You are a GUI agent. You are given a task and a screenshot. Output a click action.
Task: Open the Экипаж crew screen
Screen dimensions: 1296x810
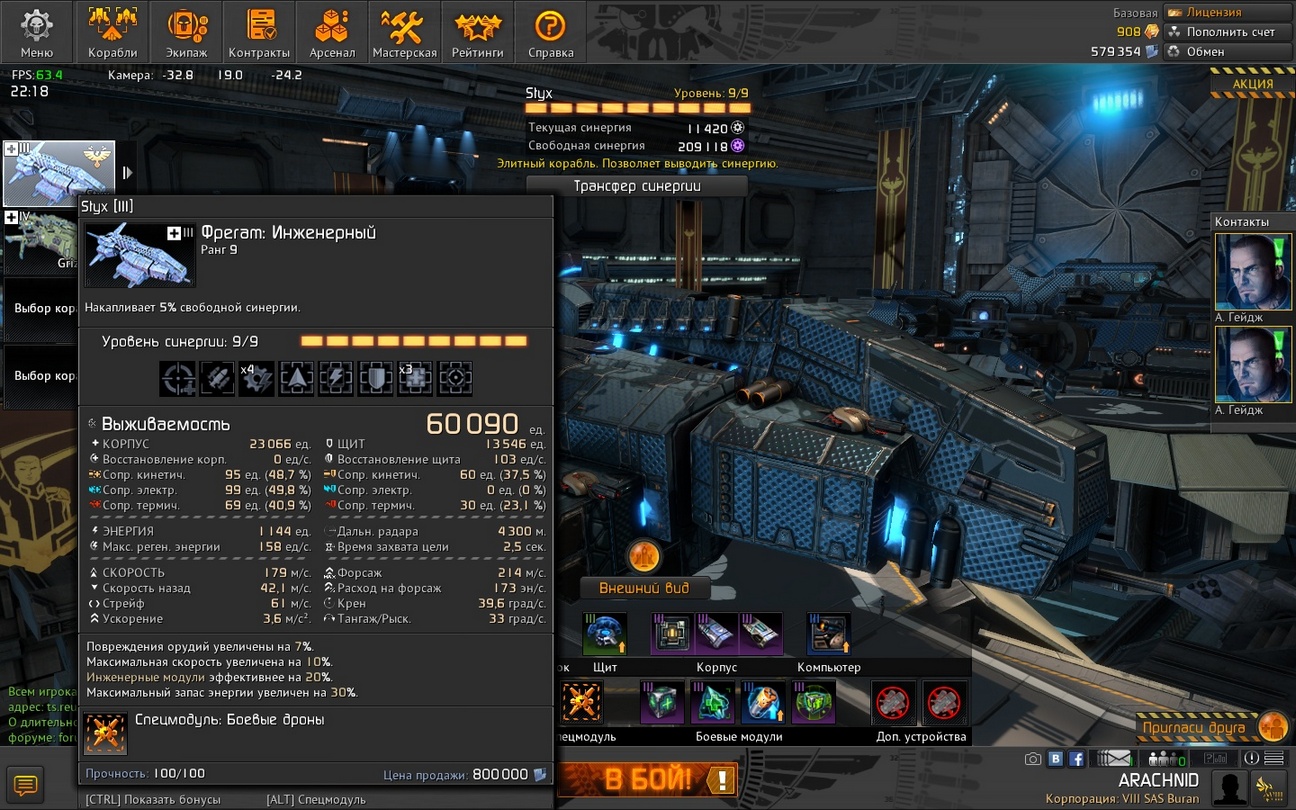186,32
